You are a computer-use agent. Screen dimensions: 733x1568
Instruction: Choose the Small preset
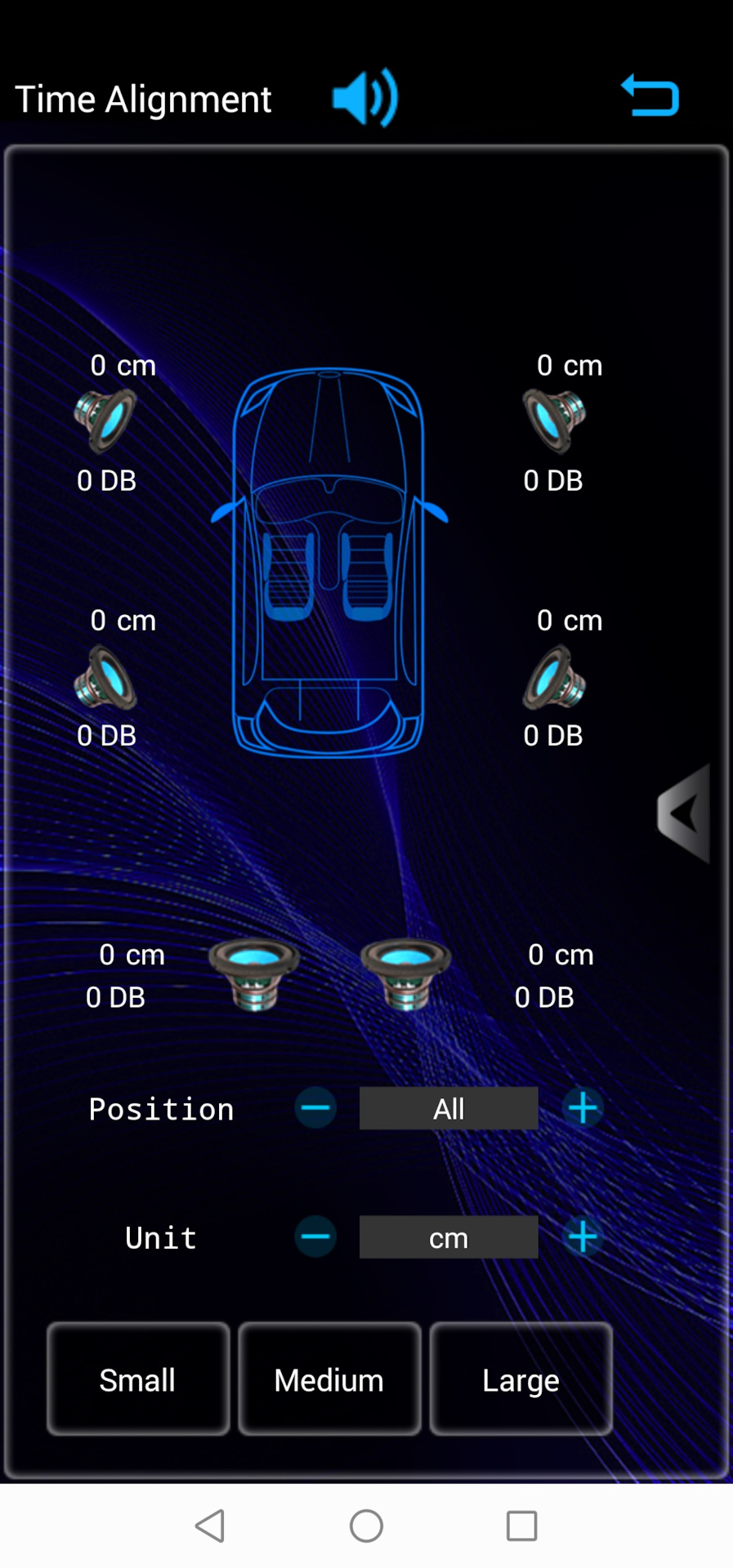(138, 1379)
